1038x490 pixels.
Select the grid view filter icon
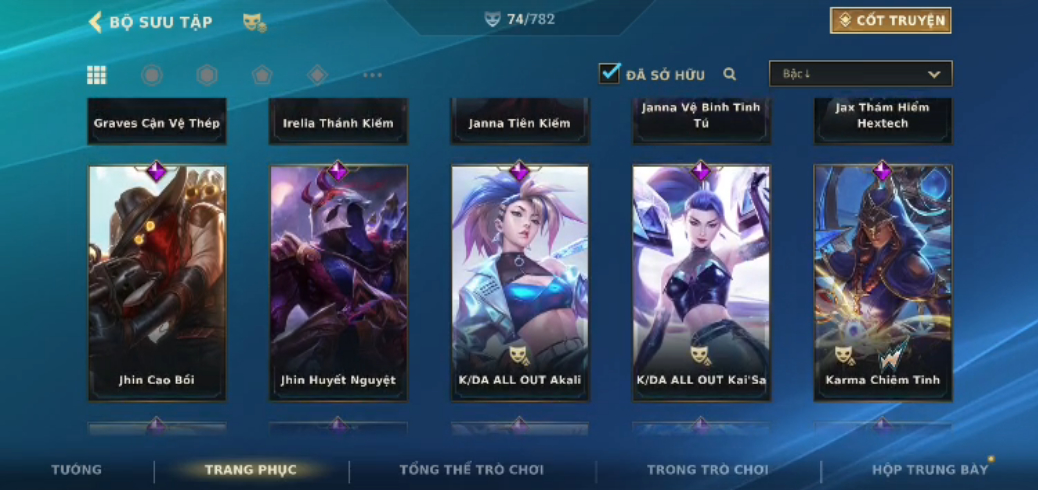point(97,75)
